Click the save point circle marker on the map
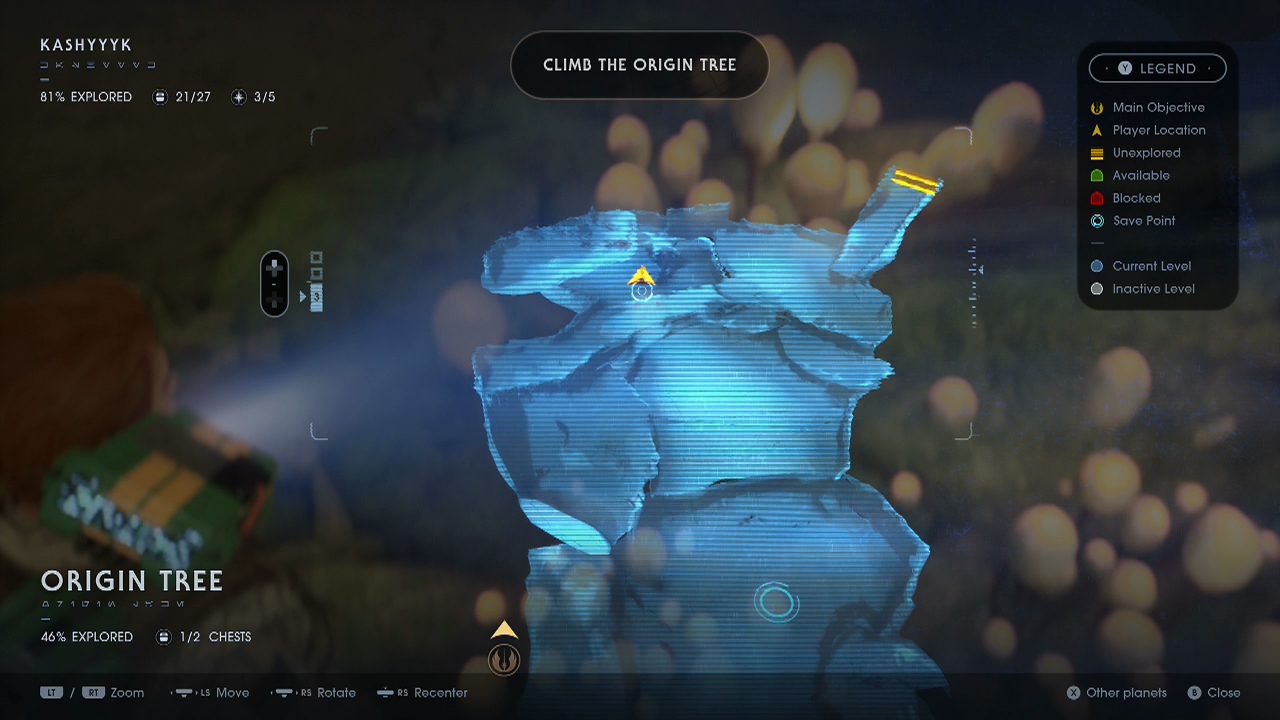The height and width of the screenshot is (720, 1280). pyautogui.click(x=777, y=602)
